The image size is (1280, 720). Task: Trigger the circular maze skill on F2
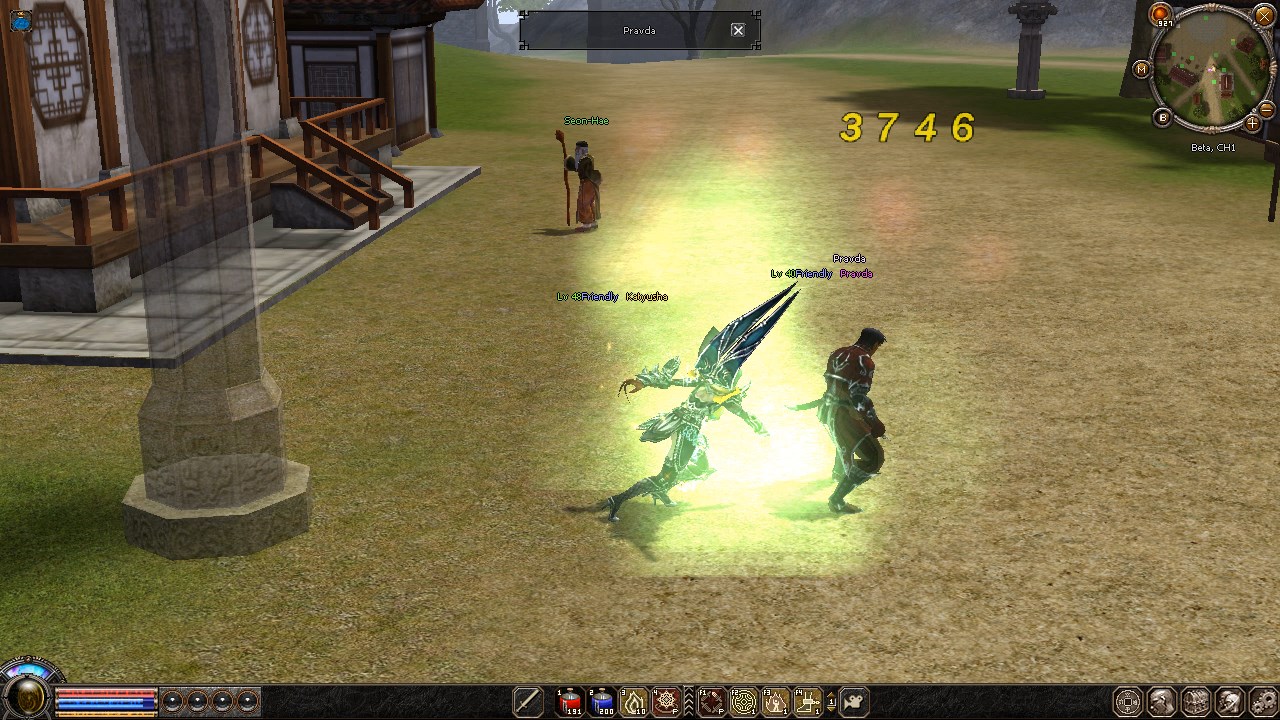coord(744,702)
